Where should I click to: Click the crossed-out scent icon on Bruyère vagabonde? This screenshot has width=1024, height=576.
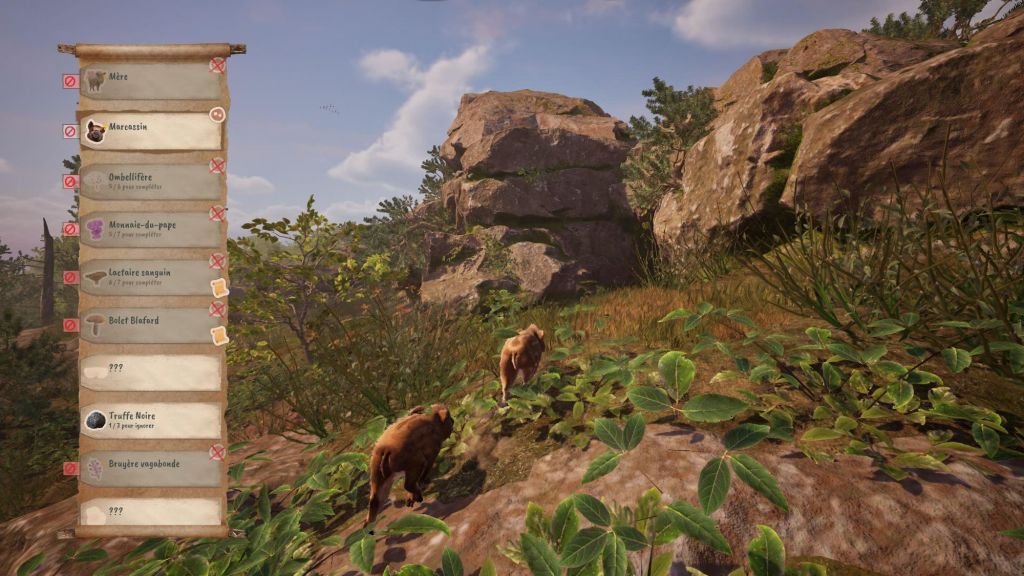(217, 452)
